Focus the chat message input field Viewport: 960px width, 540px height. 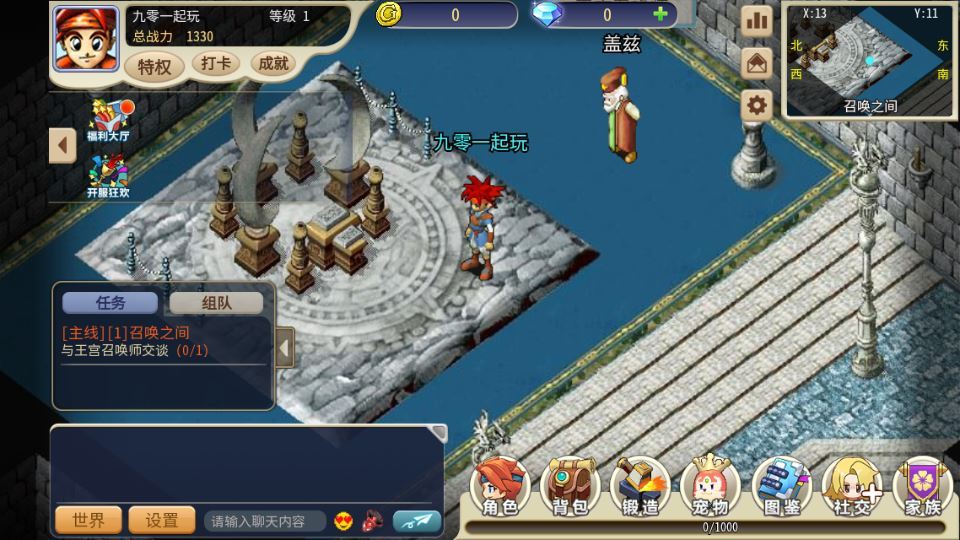[264, 521]
